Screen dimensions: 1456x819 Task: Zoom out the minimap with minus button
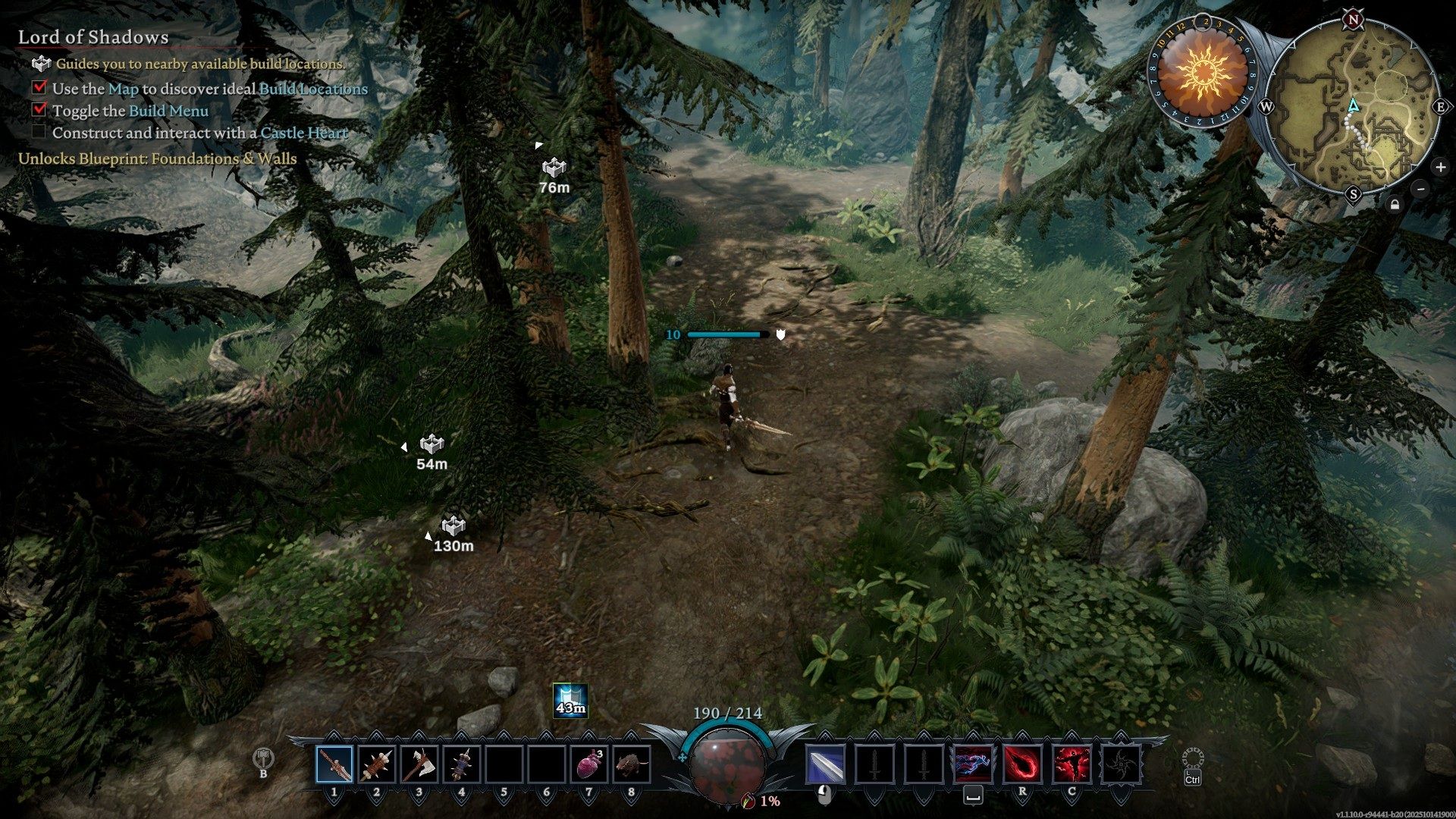pos(1421,189)
